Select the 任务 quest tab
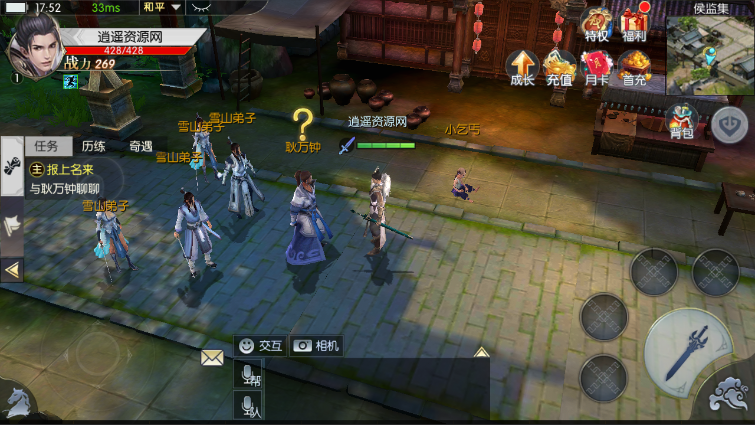This screenshot has width=755, height=425. point(46,145)
